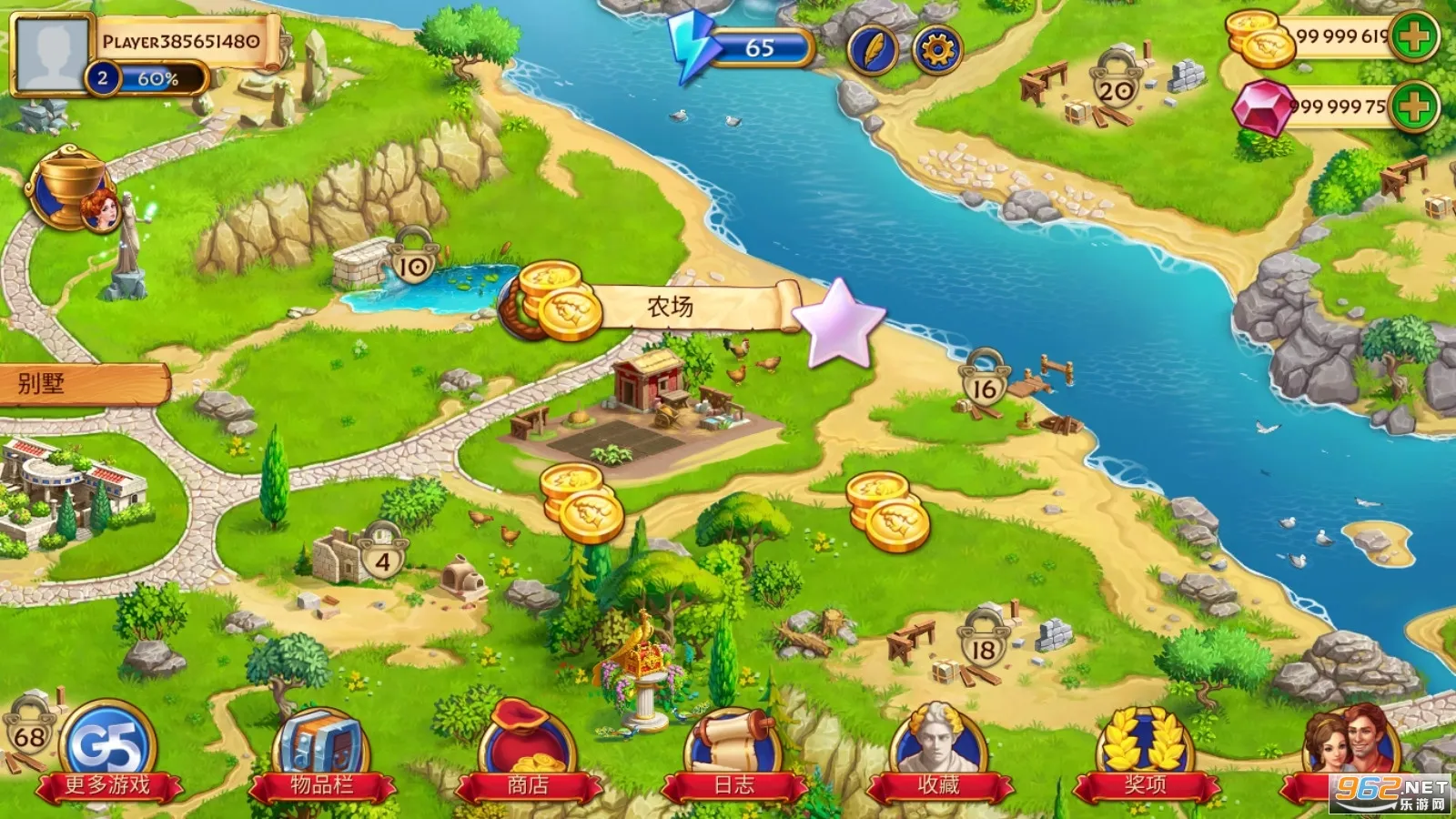Open the man and woman friends button
The height and width of the screenshot is (819, 1456).
[x=1351, y=748]
